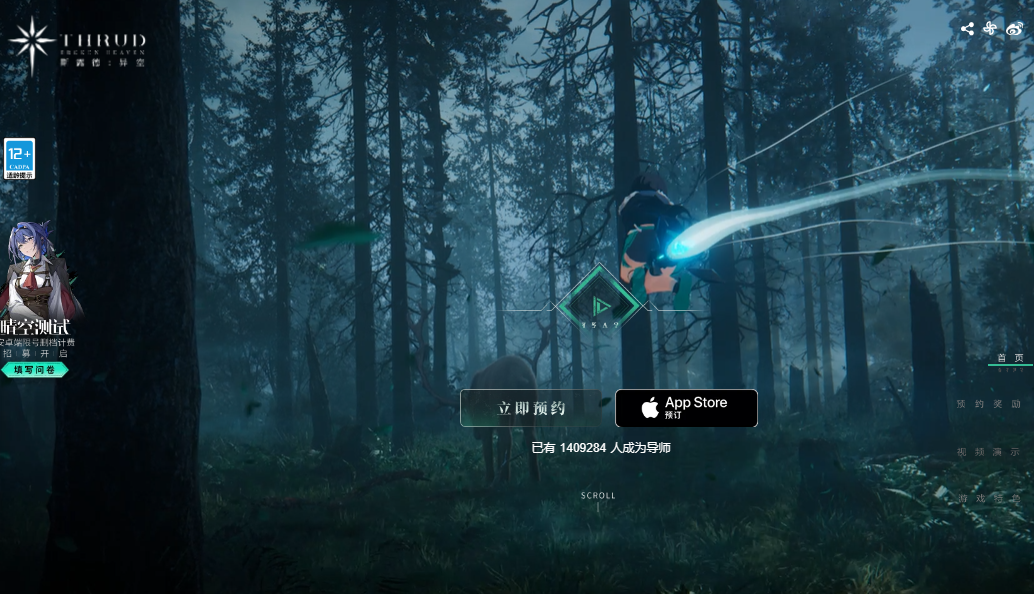The image size is (1034, 594).
Task: Jump to the 视频演示 video section
Action: [x=989, y=452]
